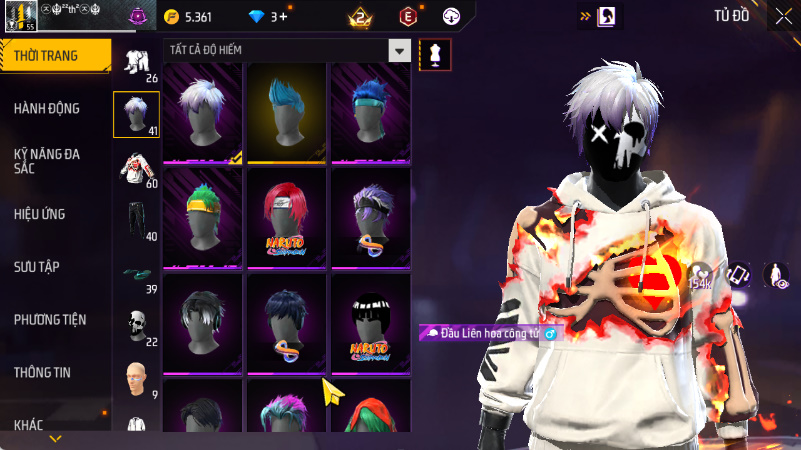
Task: Open the THÔNG TIN info tab
Action: (42, 372)
